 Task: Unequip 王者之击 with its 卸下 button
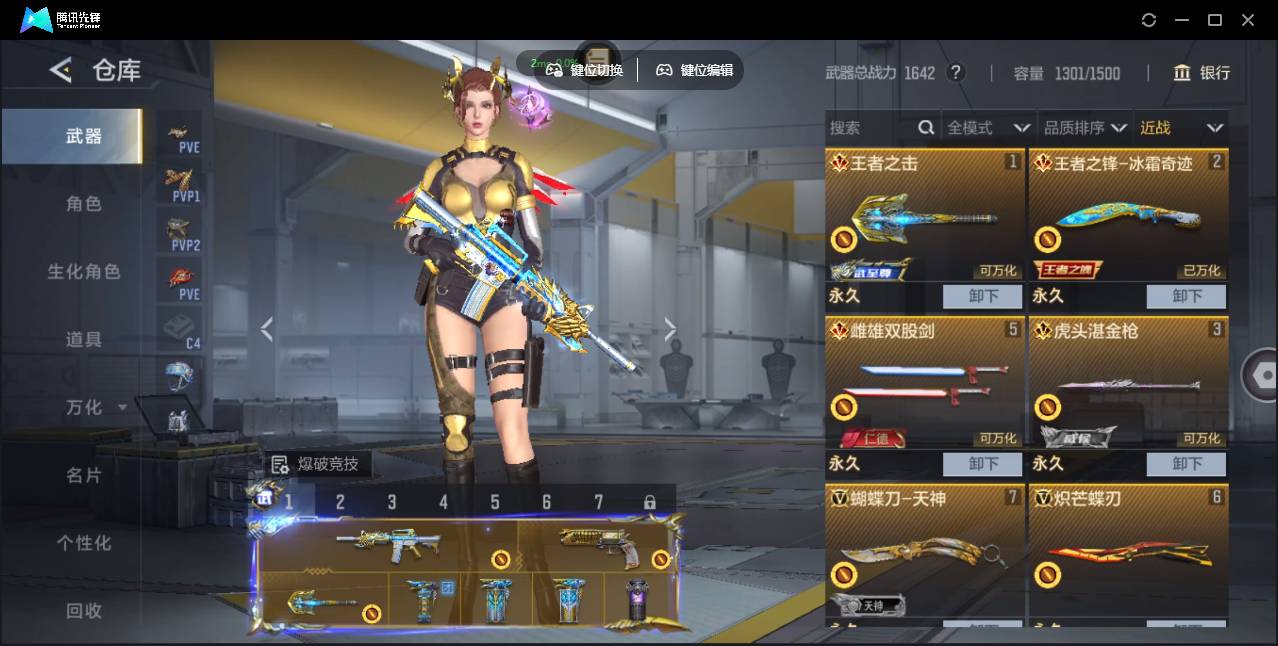tap(983, 296)
